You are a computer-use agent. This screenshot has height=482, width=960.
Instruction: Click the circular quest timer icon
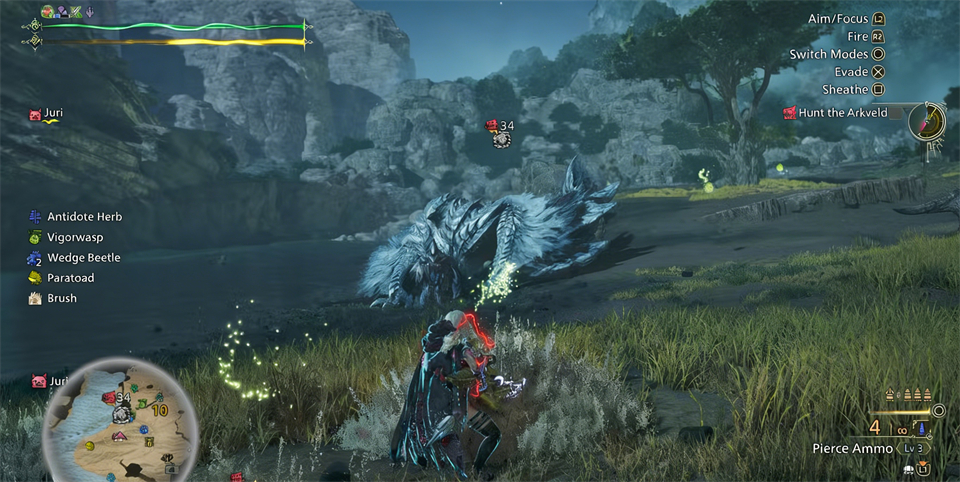tap(929, 121)
